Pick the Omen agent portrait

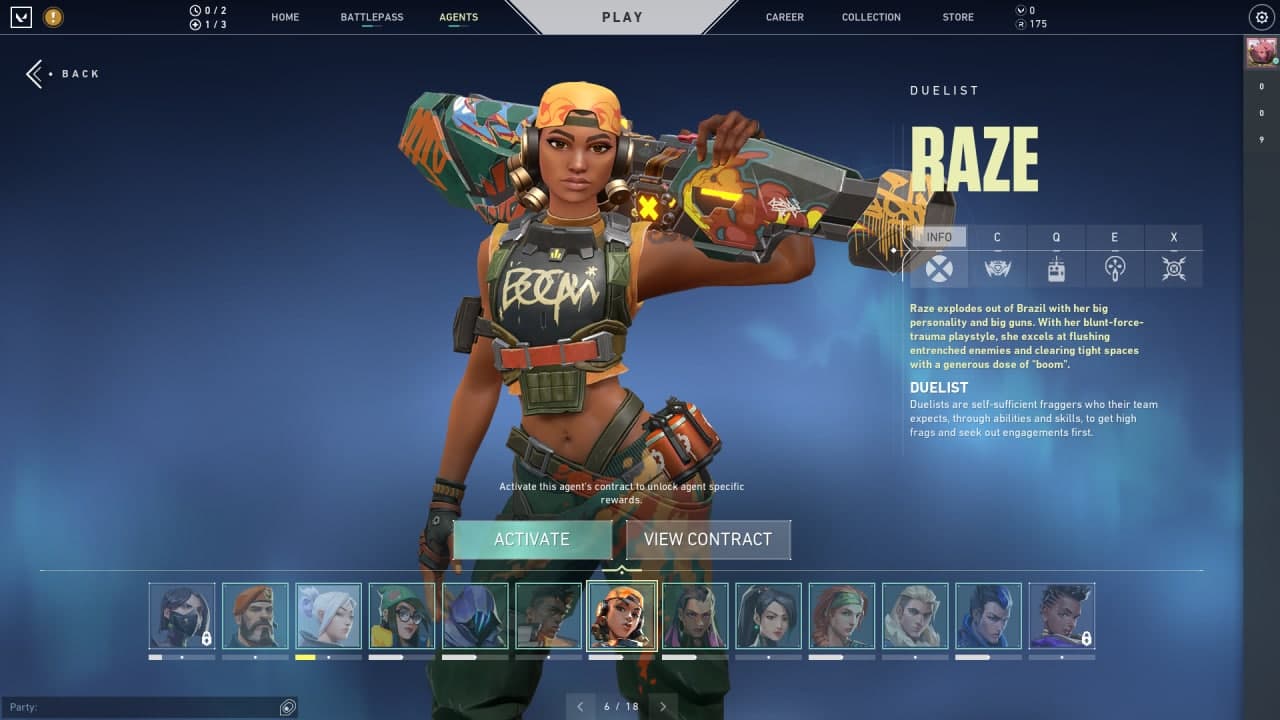tap(475, 616)
